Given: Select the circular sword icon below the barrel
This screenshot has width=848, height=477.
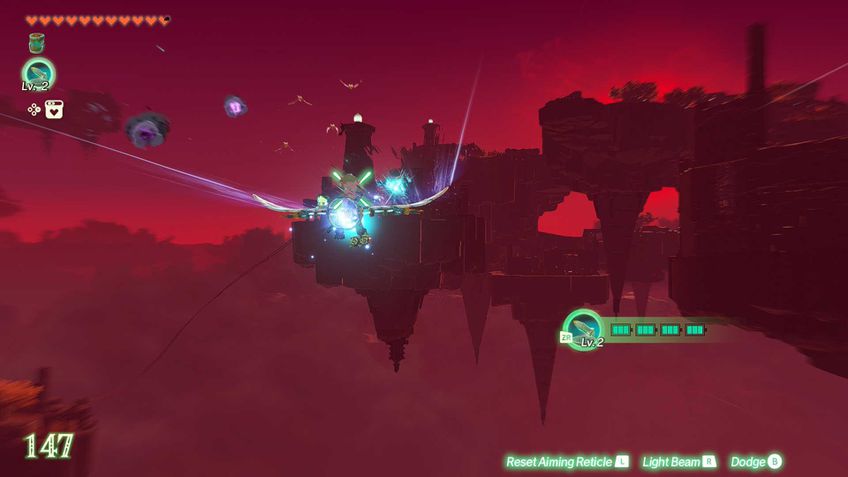Looking at the screenshot, I should [x=38, y=73].
